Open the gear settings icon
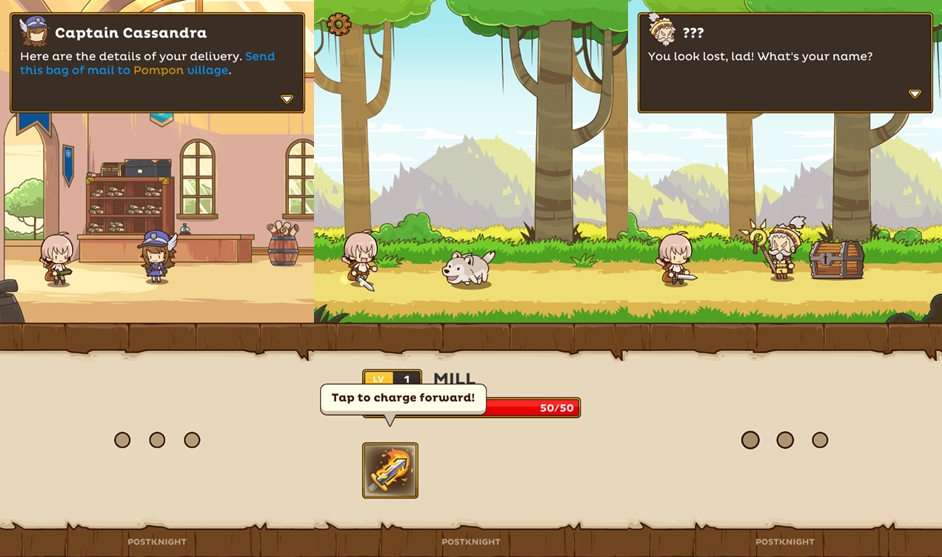Viewport: 942px width, 557px height. 339,23
